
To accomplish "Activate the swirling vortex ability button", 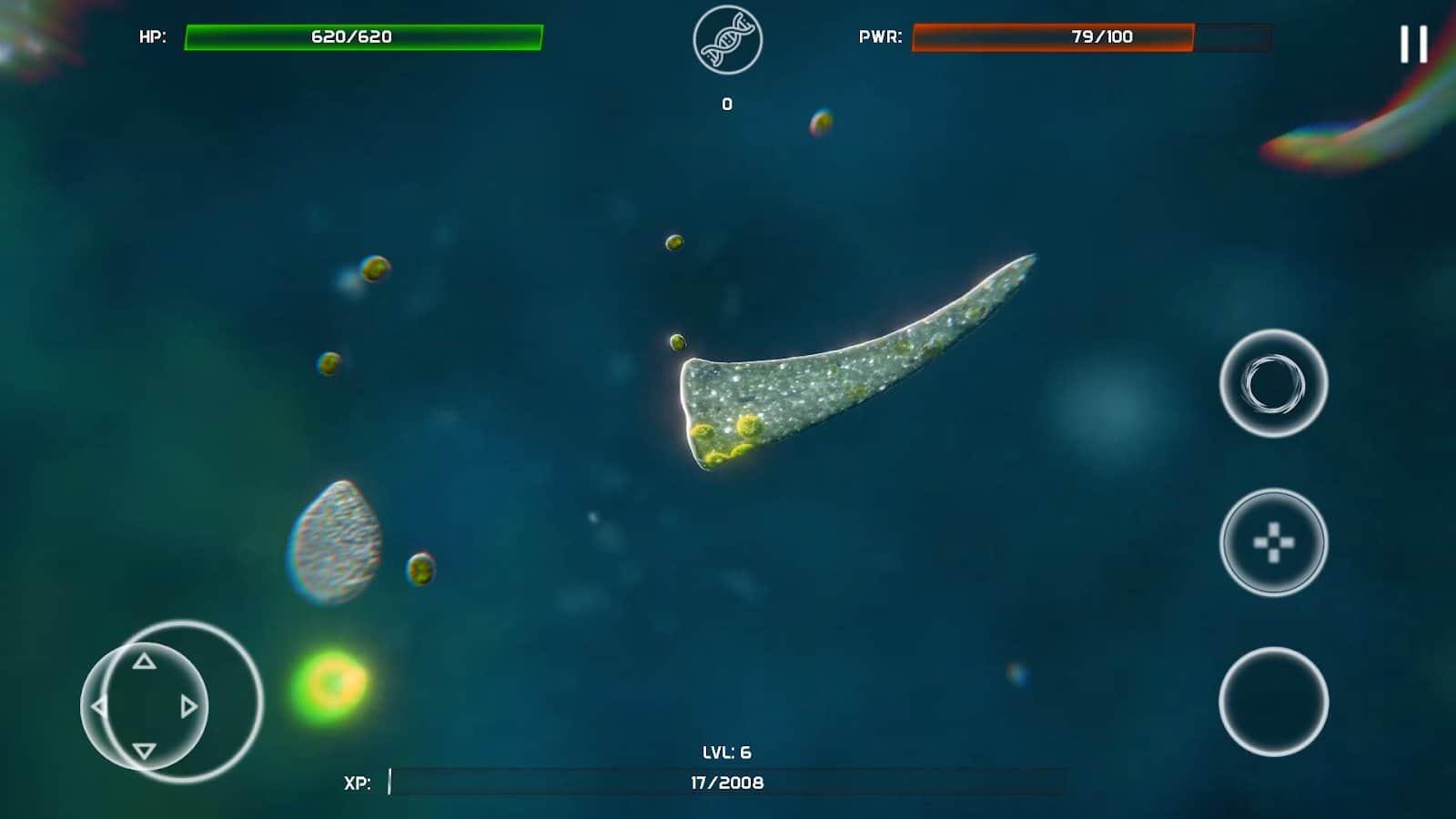I will pyautogui.click(x=1273, y=383).
